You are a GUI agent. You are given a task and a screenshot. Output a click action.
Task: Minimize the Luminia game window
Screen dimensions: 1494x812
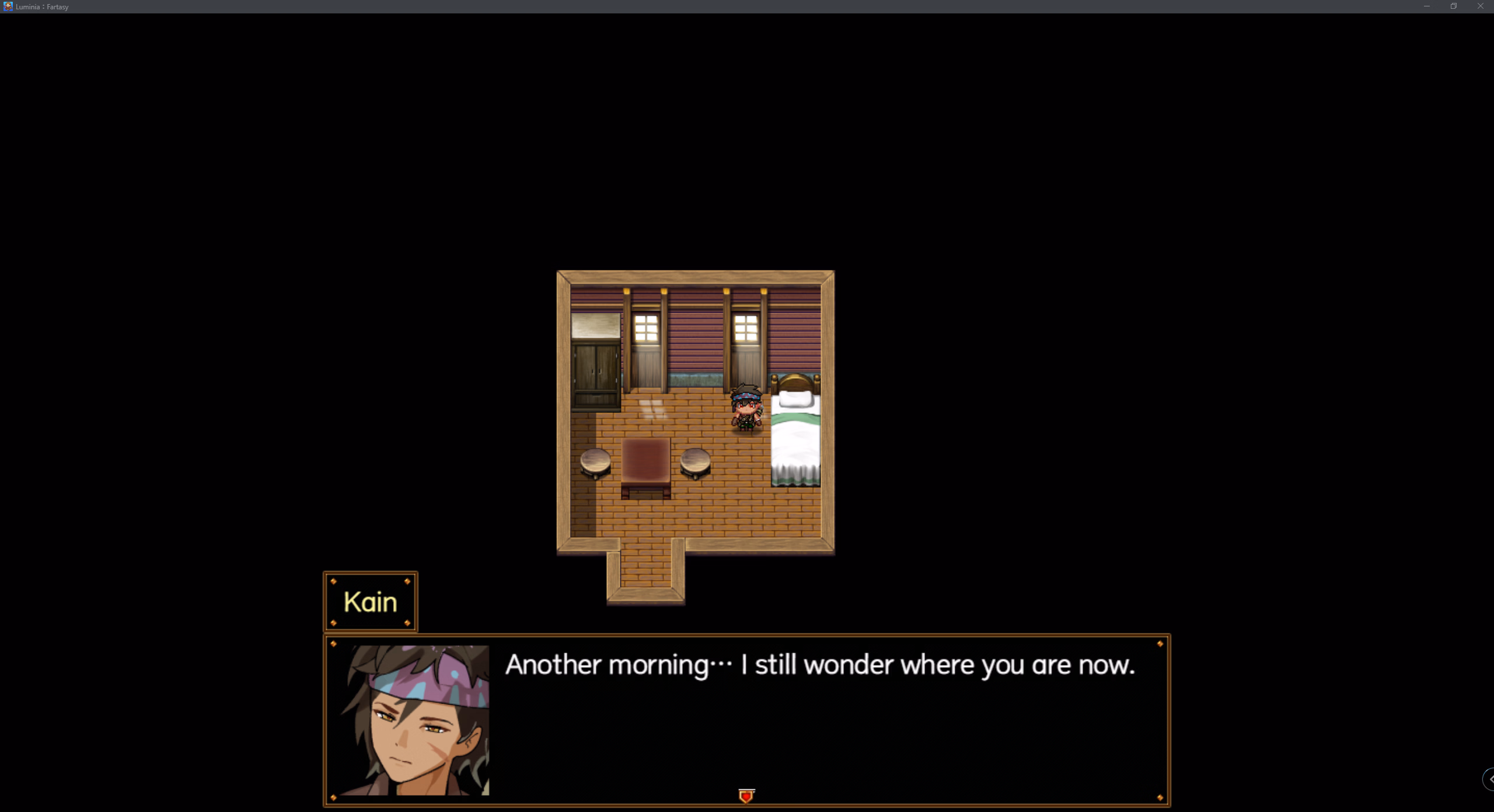point(1426,6)
